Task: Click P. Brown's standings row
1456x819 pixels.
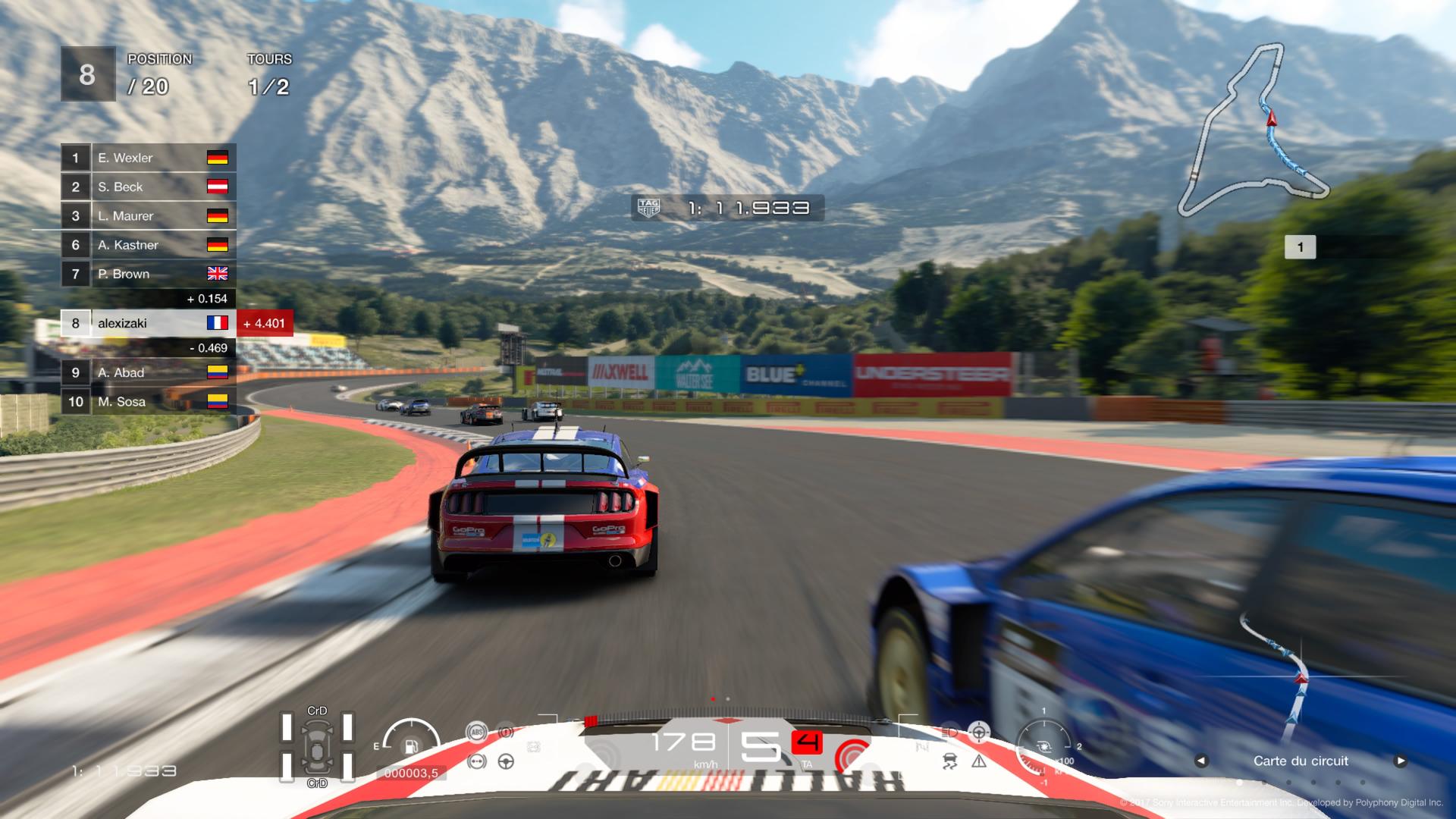Action: [149, 274]
